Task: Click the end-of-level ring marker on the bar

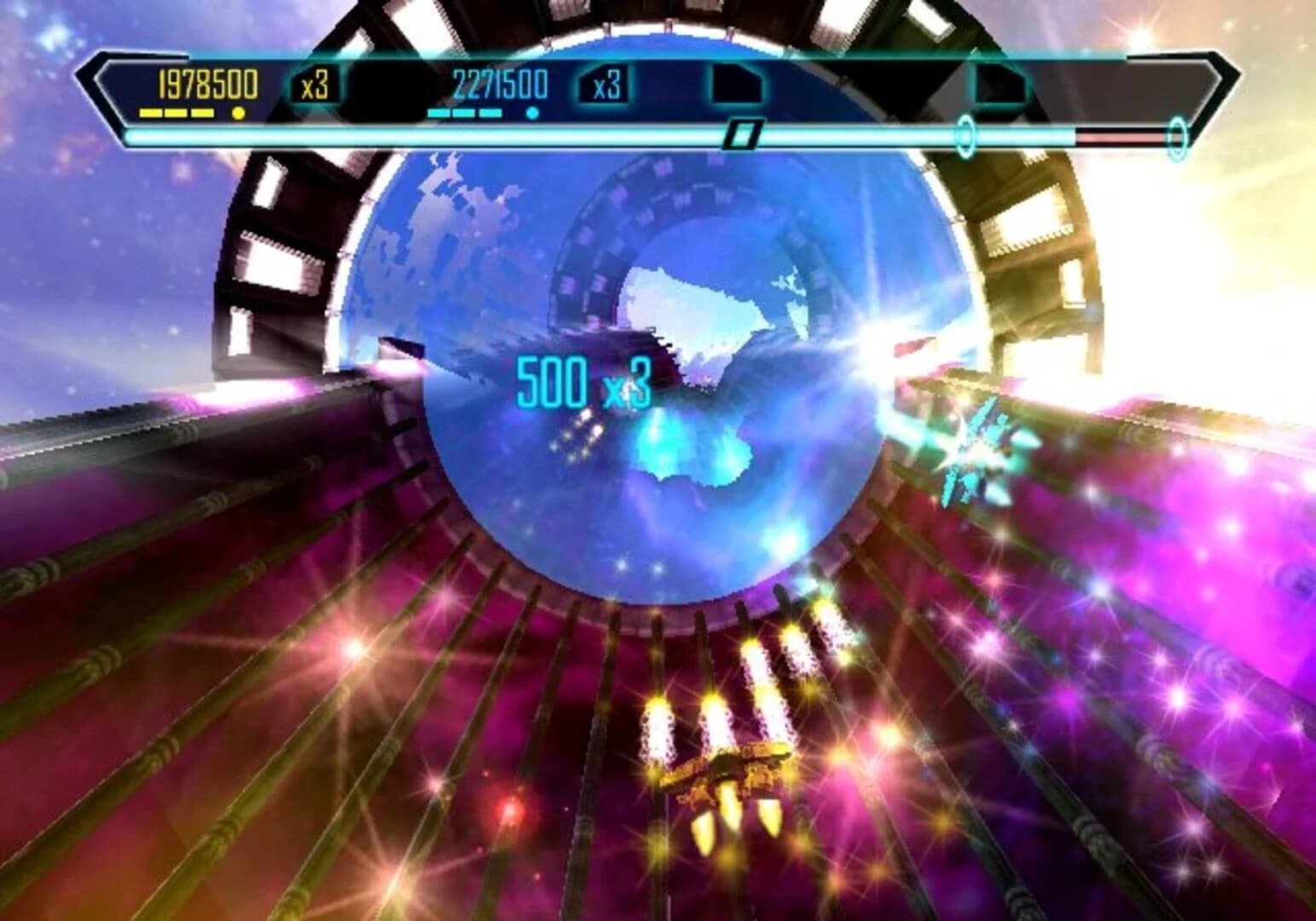Action: click(x=1177, y=133)
